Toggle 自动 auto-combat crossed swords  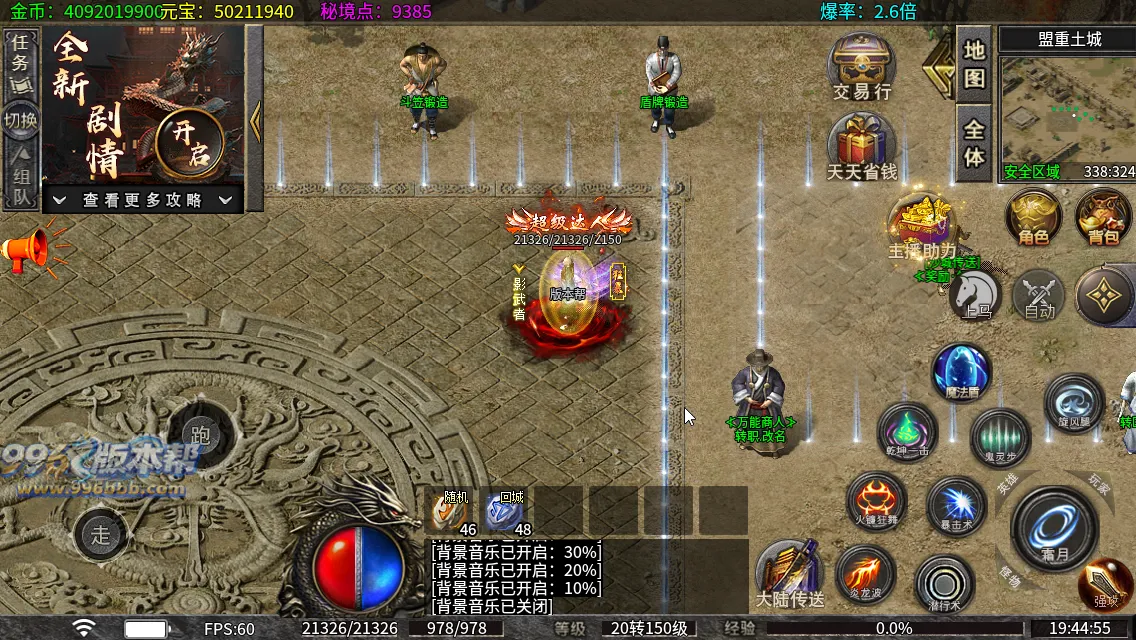point(1039,295)
